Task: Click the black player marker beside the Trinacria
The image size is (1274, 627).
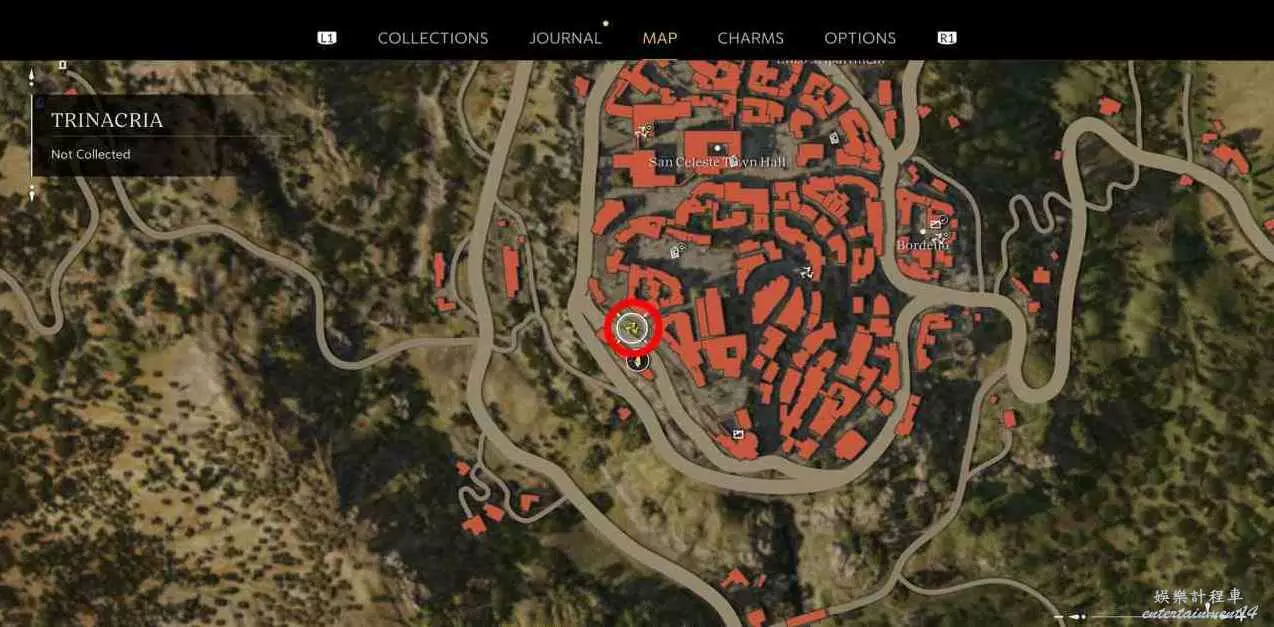Action: coord(636,361)
